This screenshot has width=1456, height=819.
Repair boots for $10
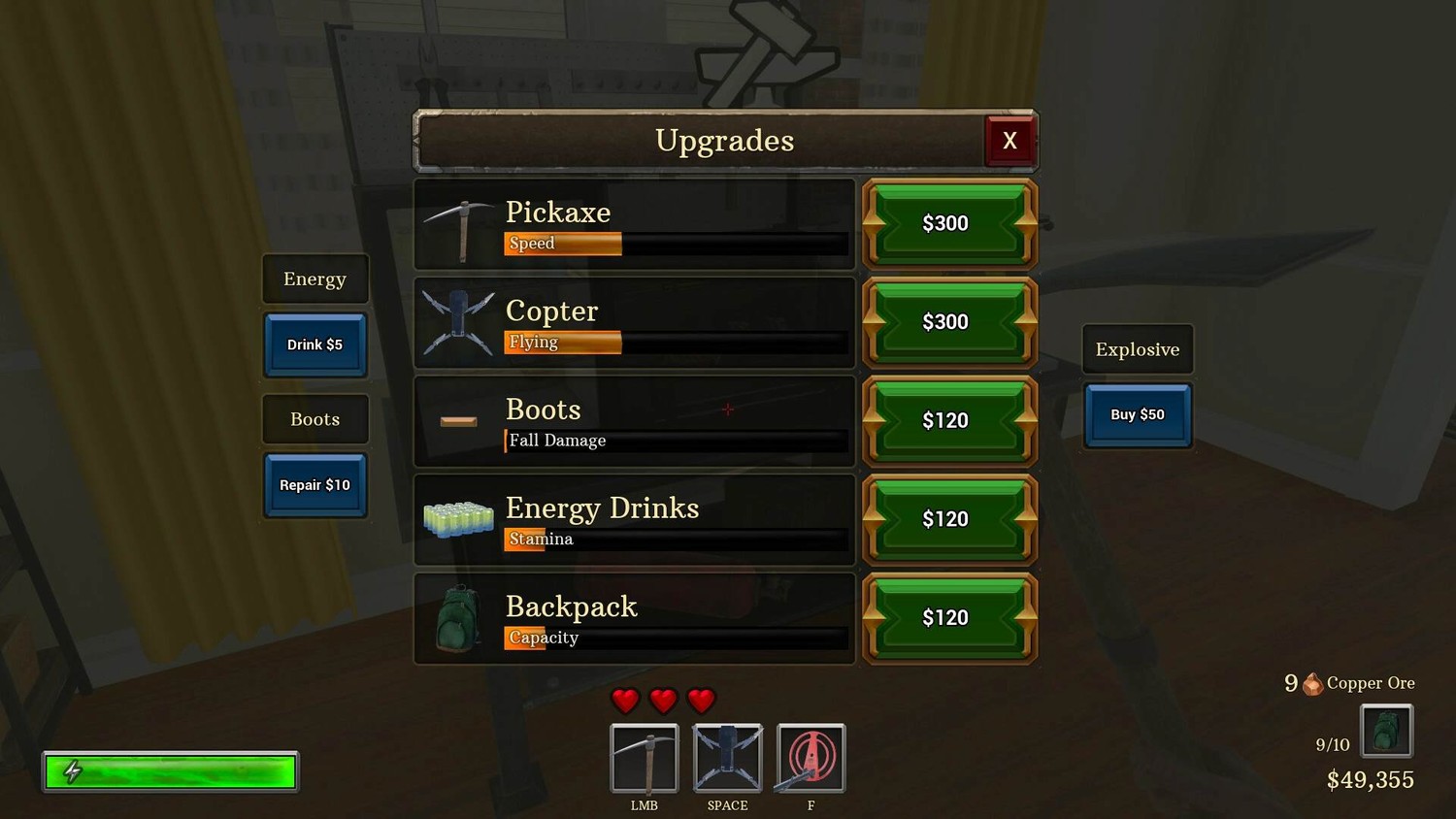tap(315, 485)
